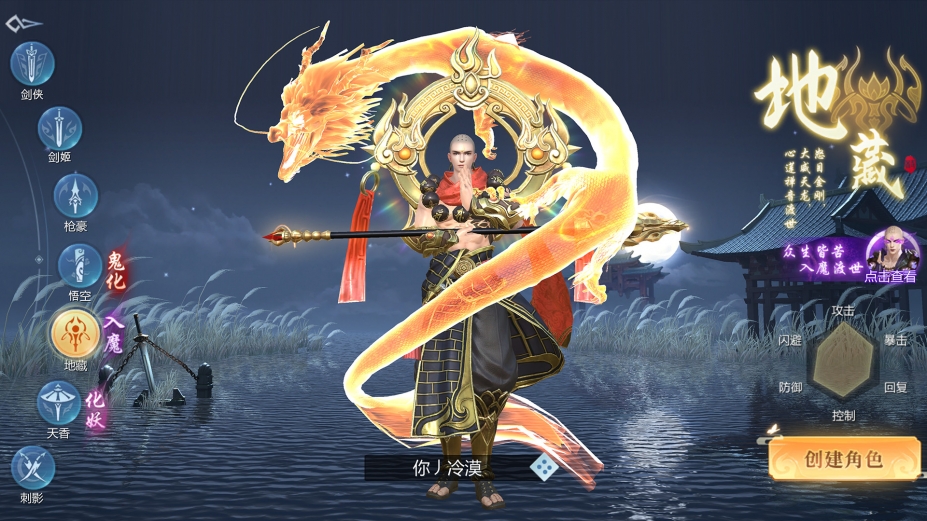Viewport: 927px width, 521px height.
Task: Choose the 天香 class icon
Action: coord(59,403)
